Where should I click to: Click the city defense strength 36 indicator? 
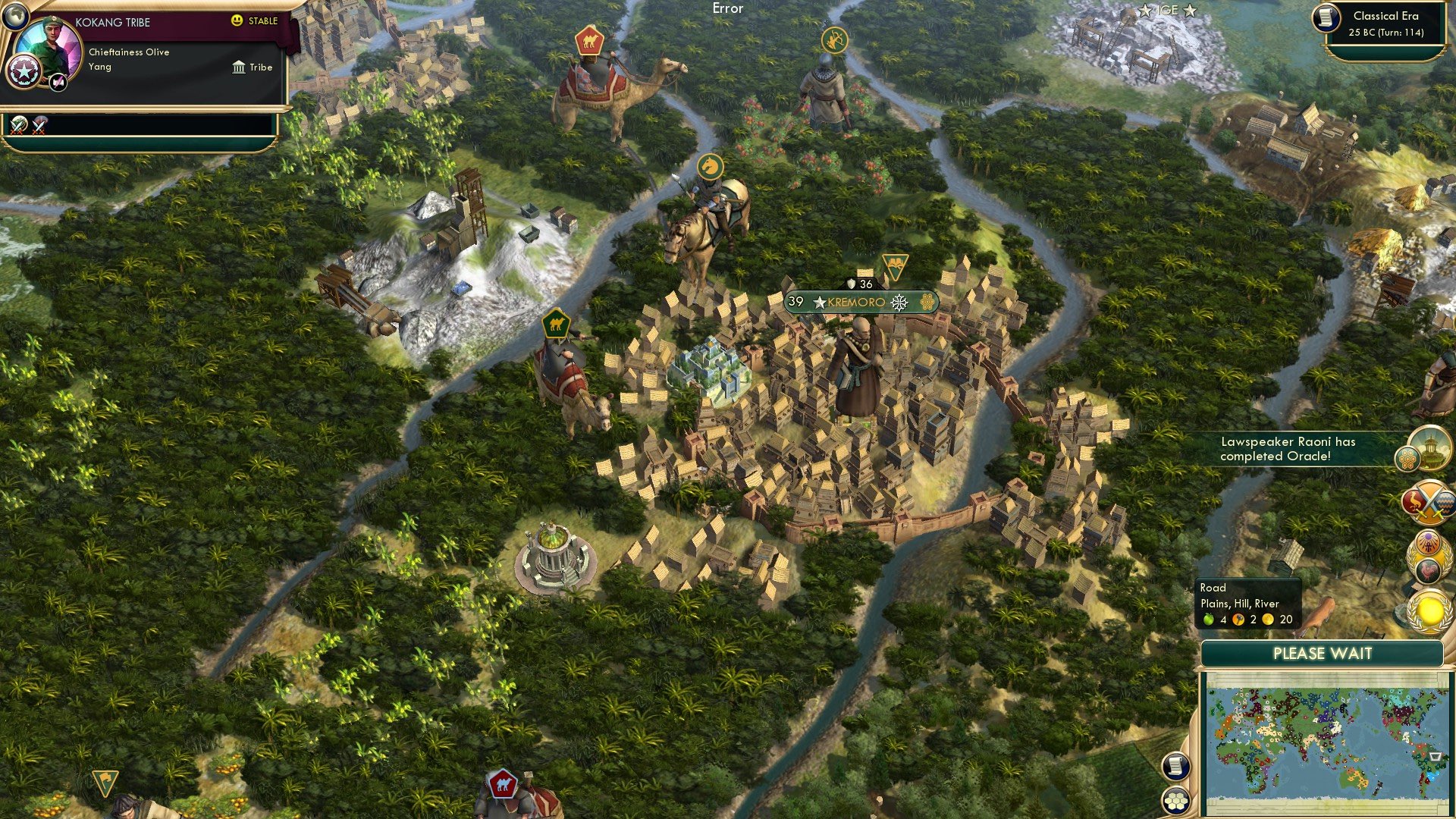point(861,284)
